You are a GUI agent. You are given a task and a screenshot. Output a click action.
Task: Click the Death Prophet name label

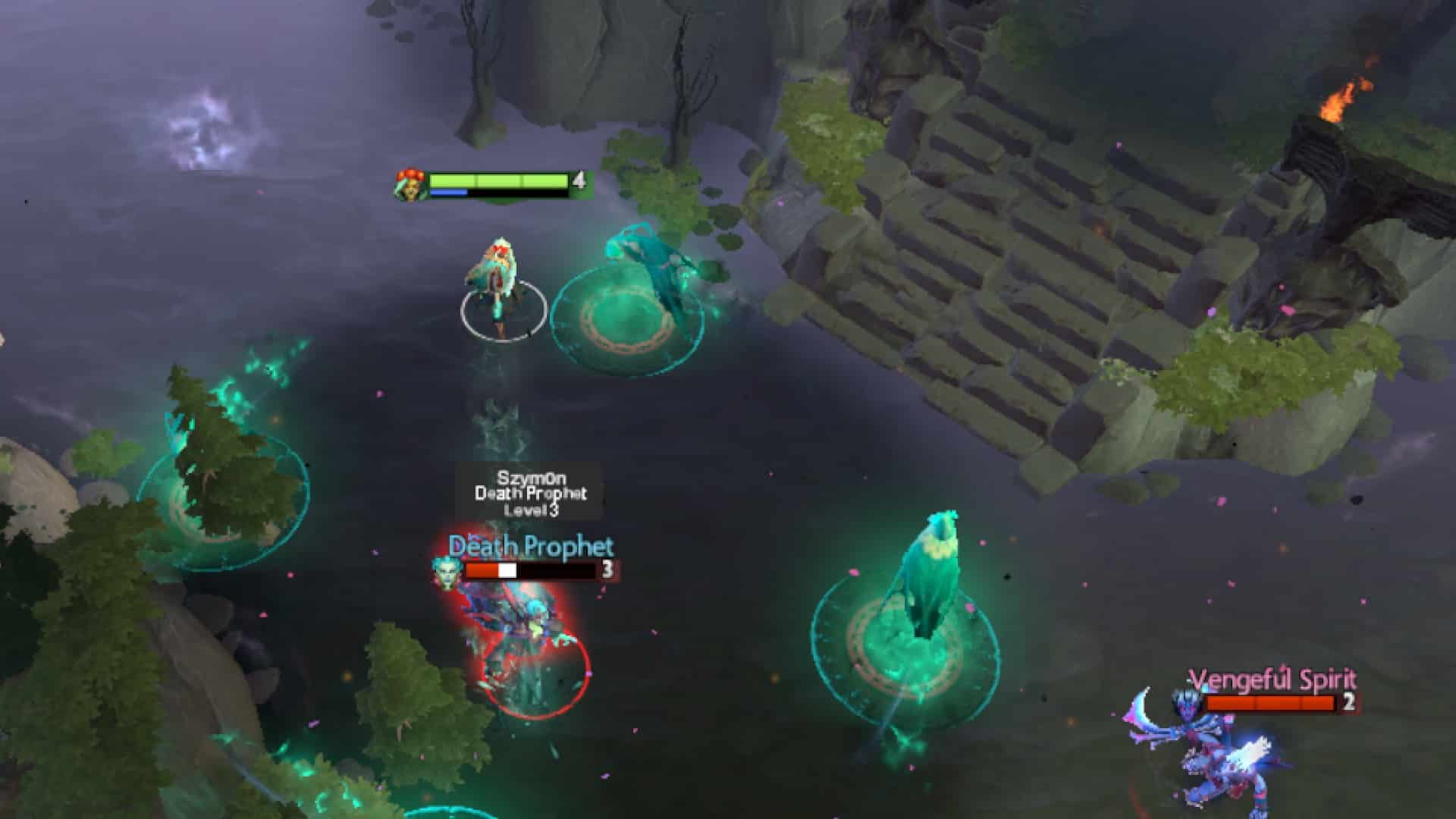532,544
